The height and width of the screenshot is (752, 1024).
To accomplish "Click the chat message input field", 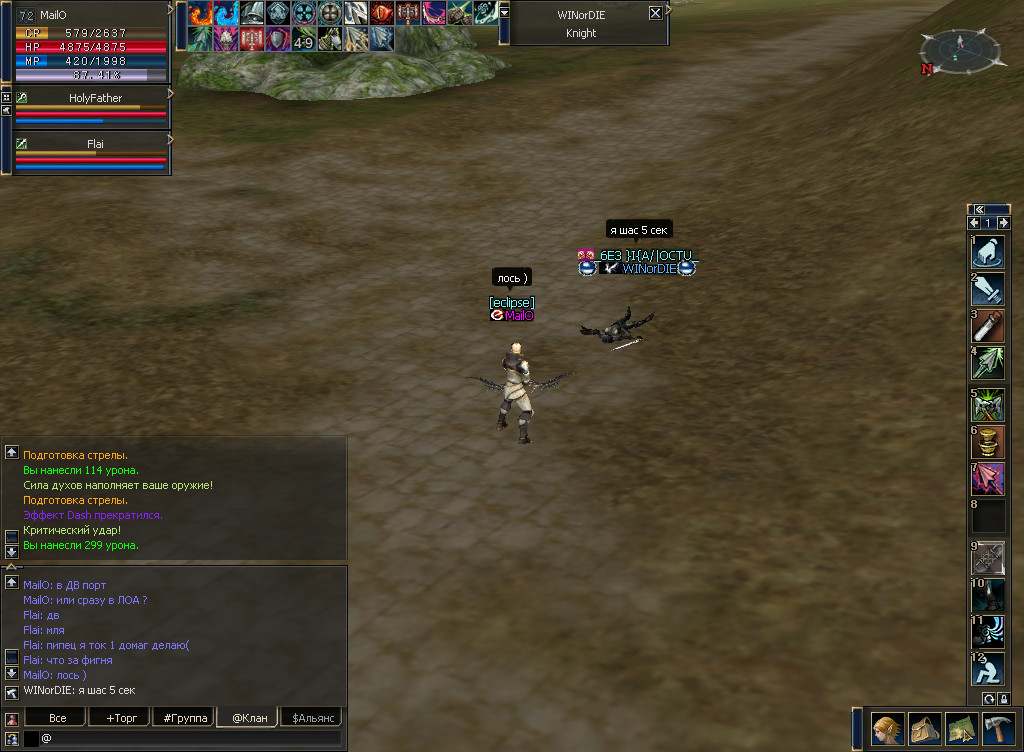I will pos(190,738).
